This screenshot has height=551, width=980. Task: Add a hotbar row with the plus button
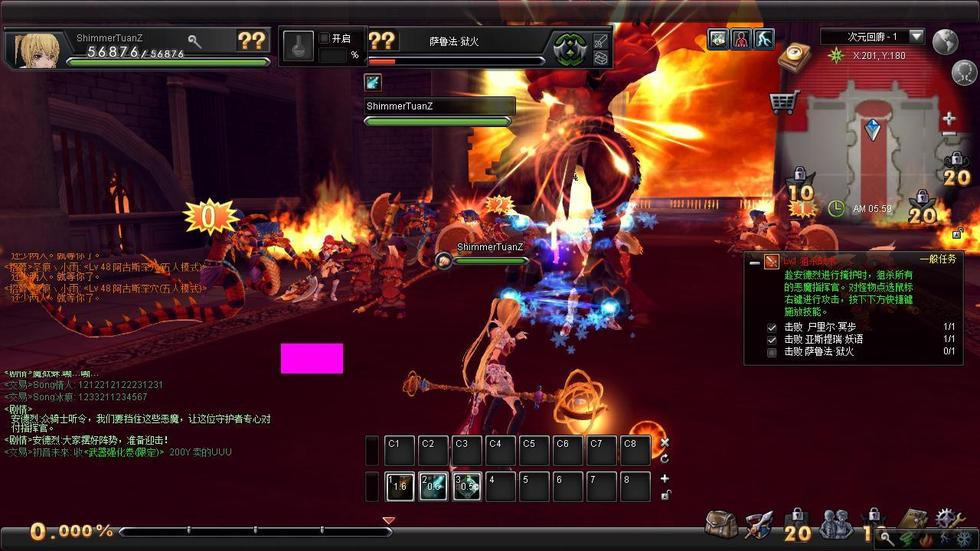(x=665, y=478)
